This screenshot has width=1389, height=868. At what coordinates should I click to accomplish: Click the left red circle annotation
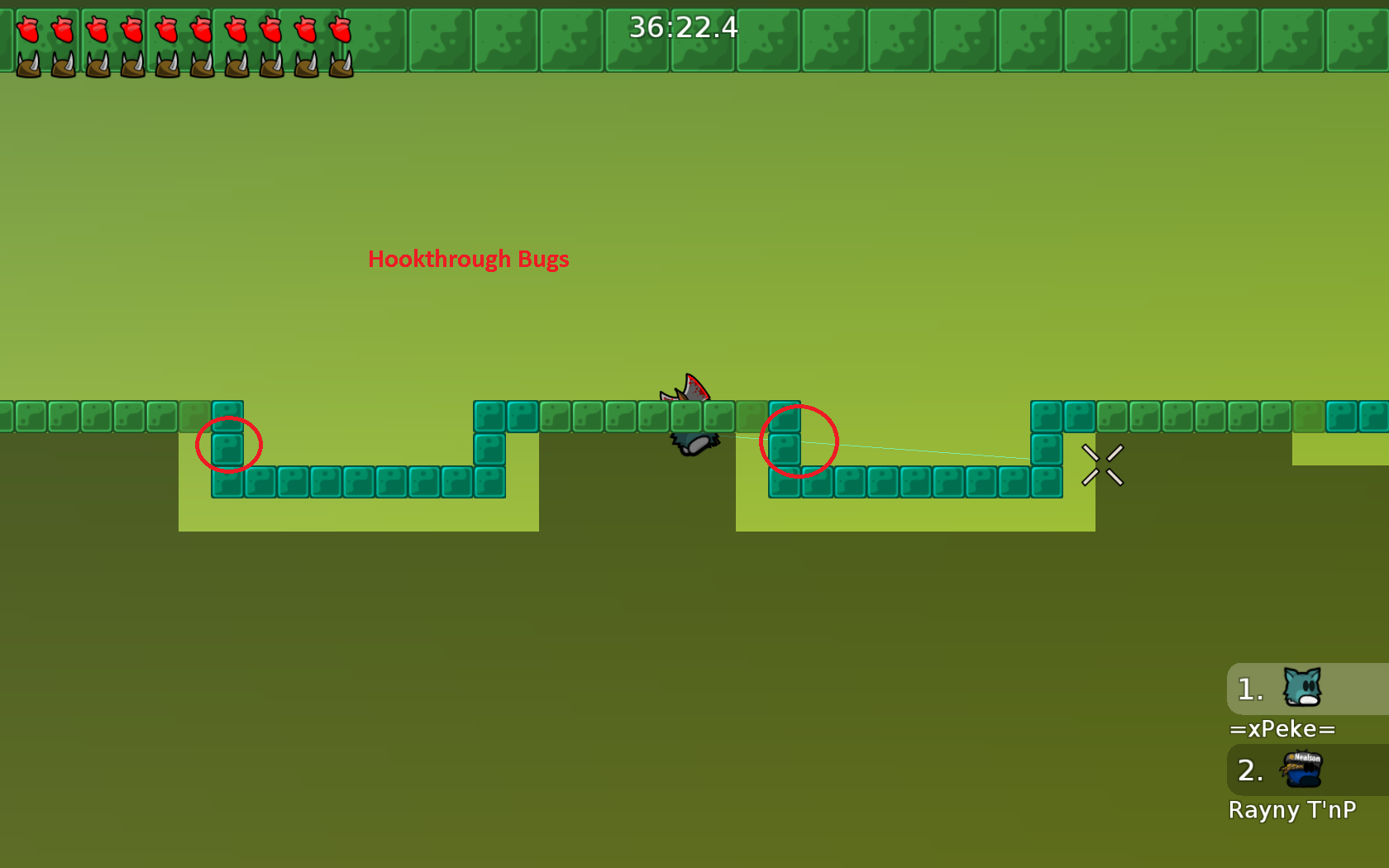[229, 445]
